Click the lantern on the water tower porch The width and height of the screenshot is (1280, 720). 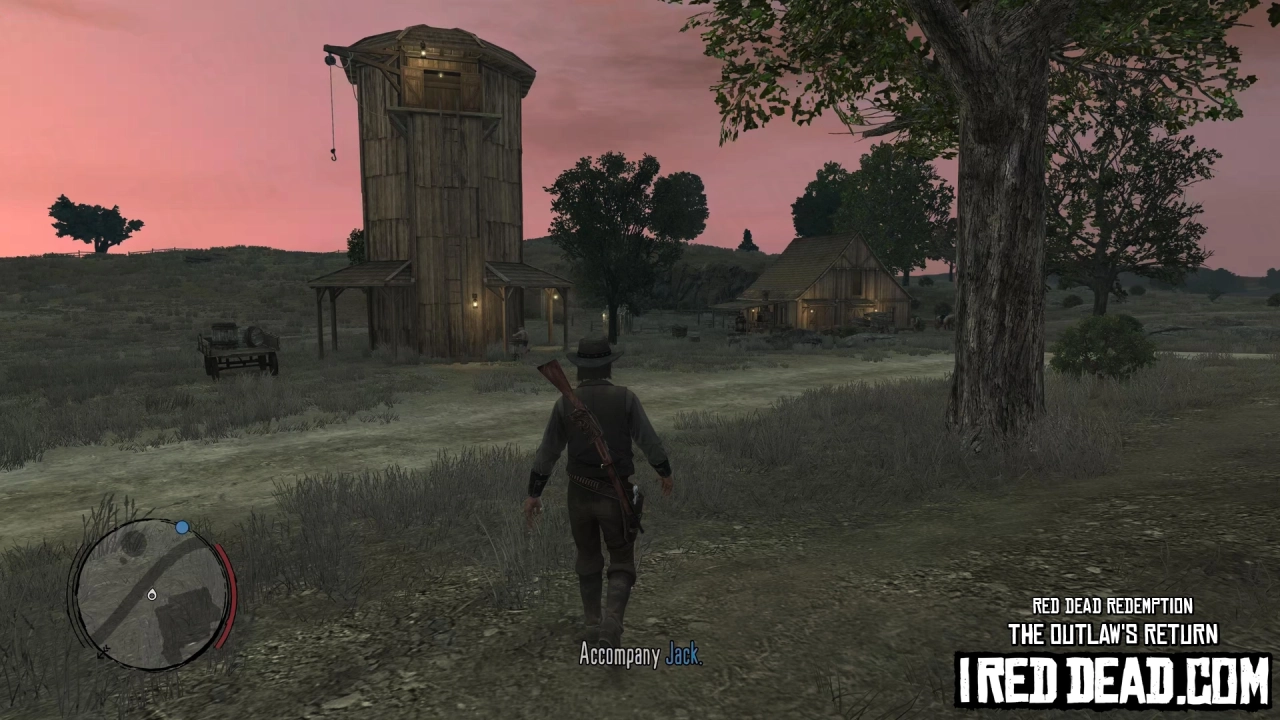475,303
